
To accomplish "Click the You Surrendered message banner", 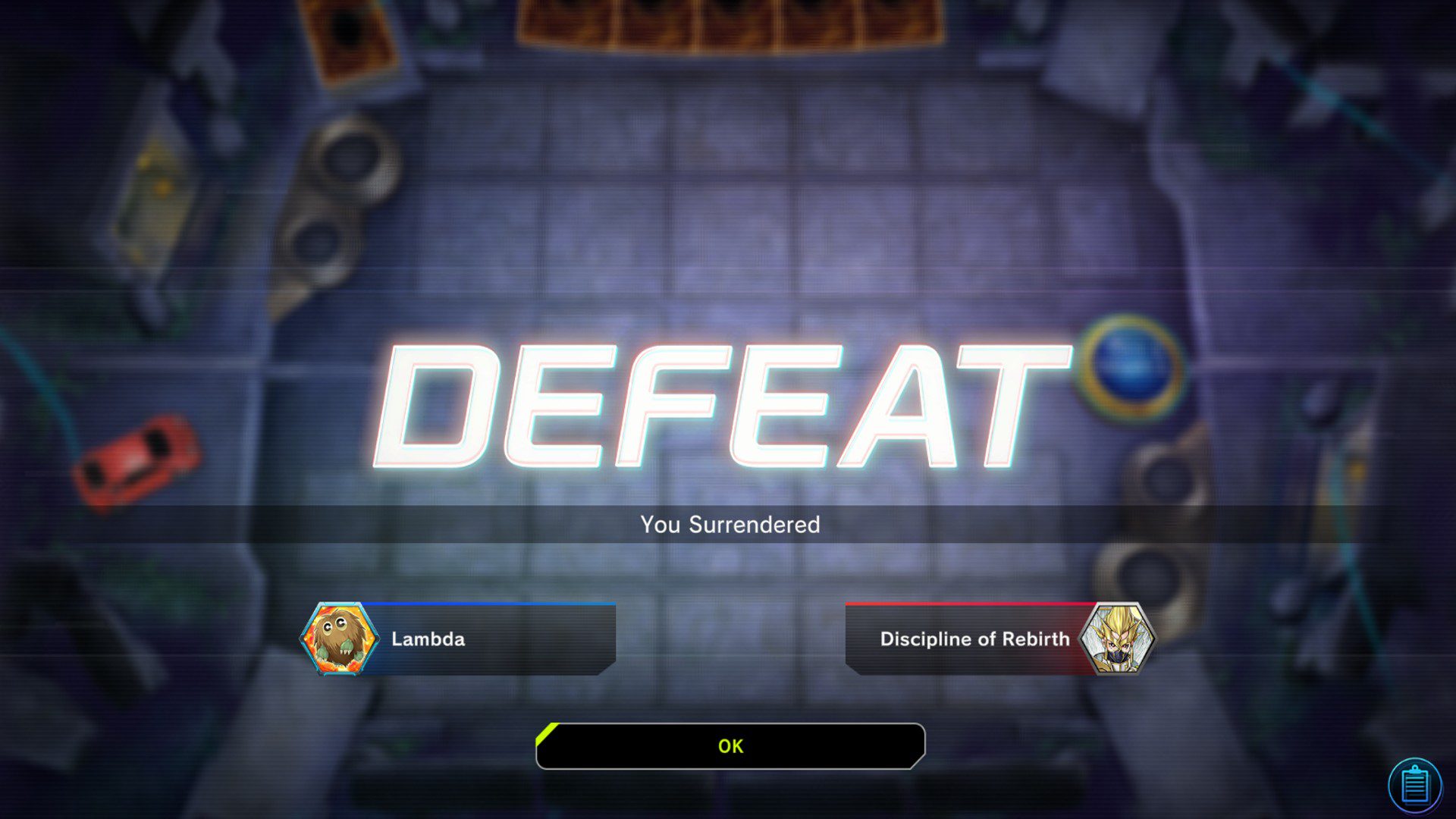I will tap(730, 524).
